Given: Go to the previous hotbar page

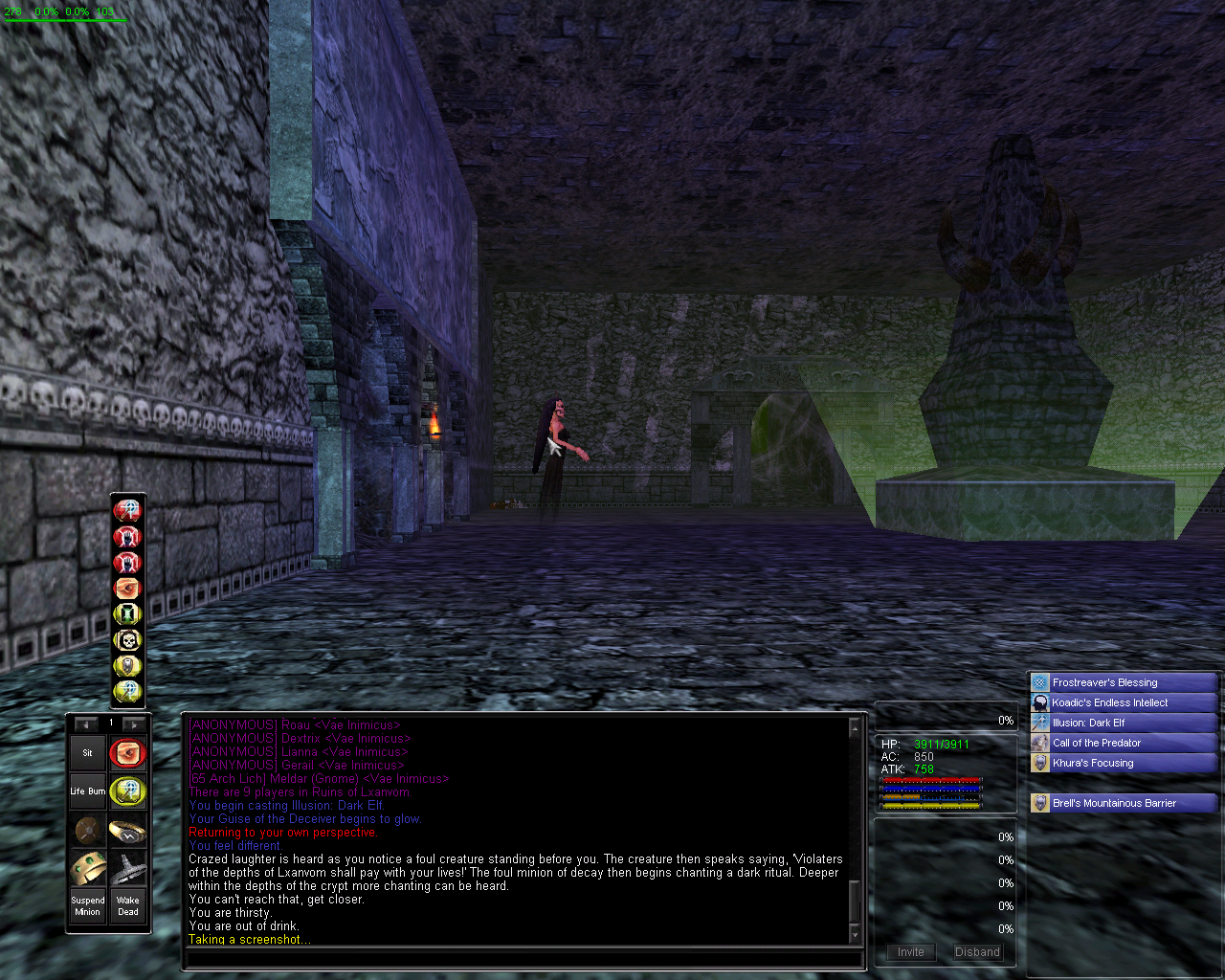Looking at the screenshot, I should [86, 724].
